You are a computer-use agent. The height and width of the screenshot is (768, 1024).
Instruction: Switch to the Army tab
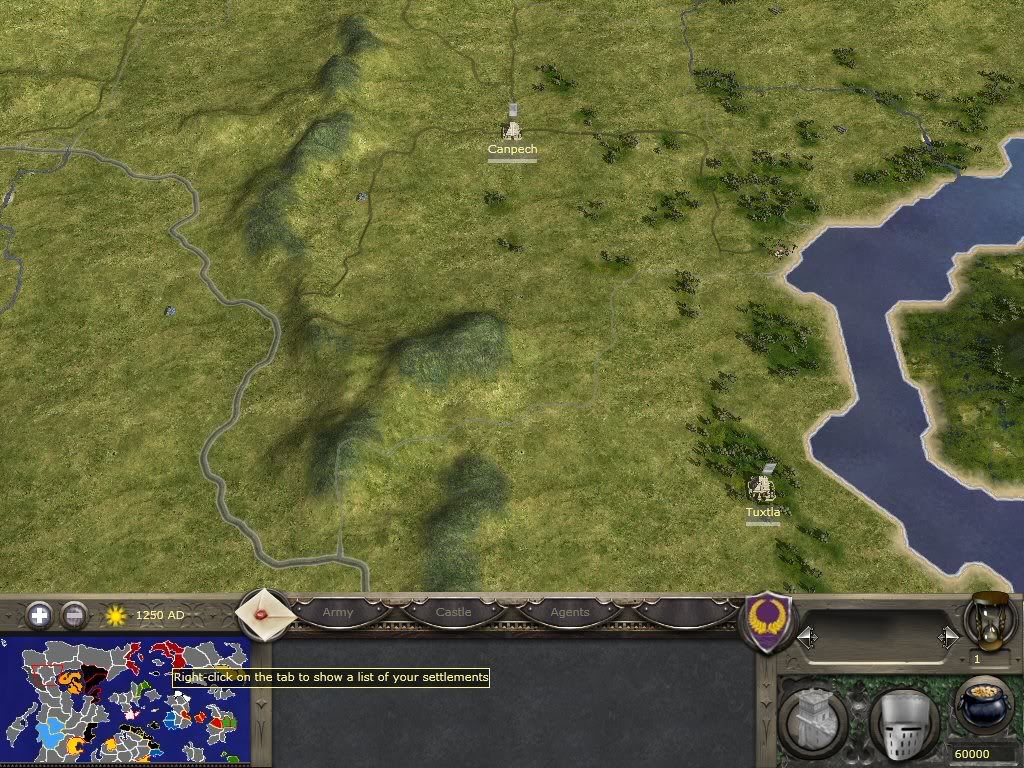coord(338,612)
